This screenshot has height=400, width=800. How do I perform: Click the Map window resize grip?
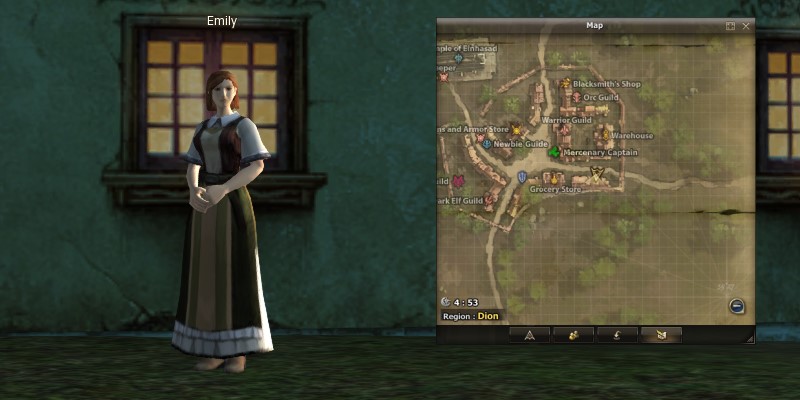[x=748, y=340]
